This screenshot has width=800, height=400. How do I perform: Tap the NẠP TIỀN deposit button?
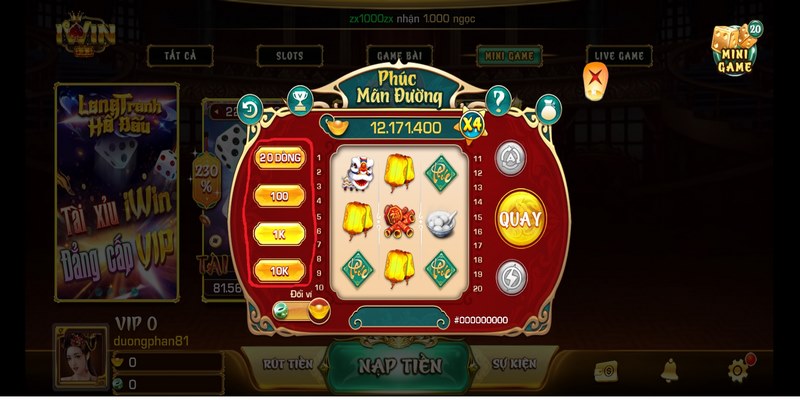point(399,365)
